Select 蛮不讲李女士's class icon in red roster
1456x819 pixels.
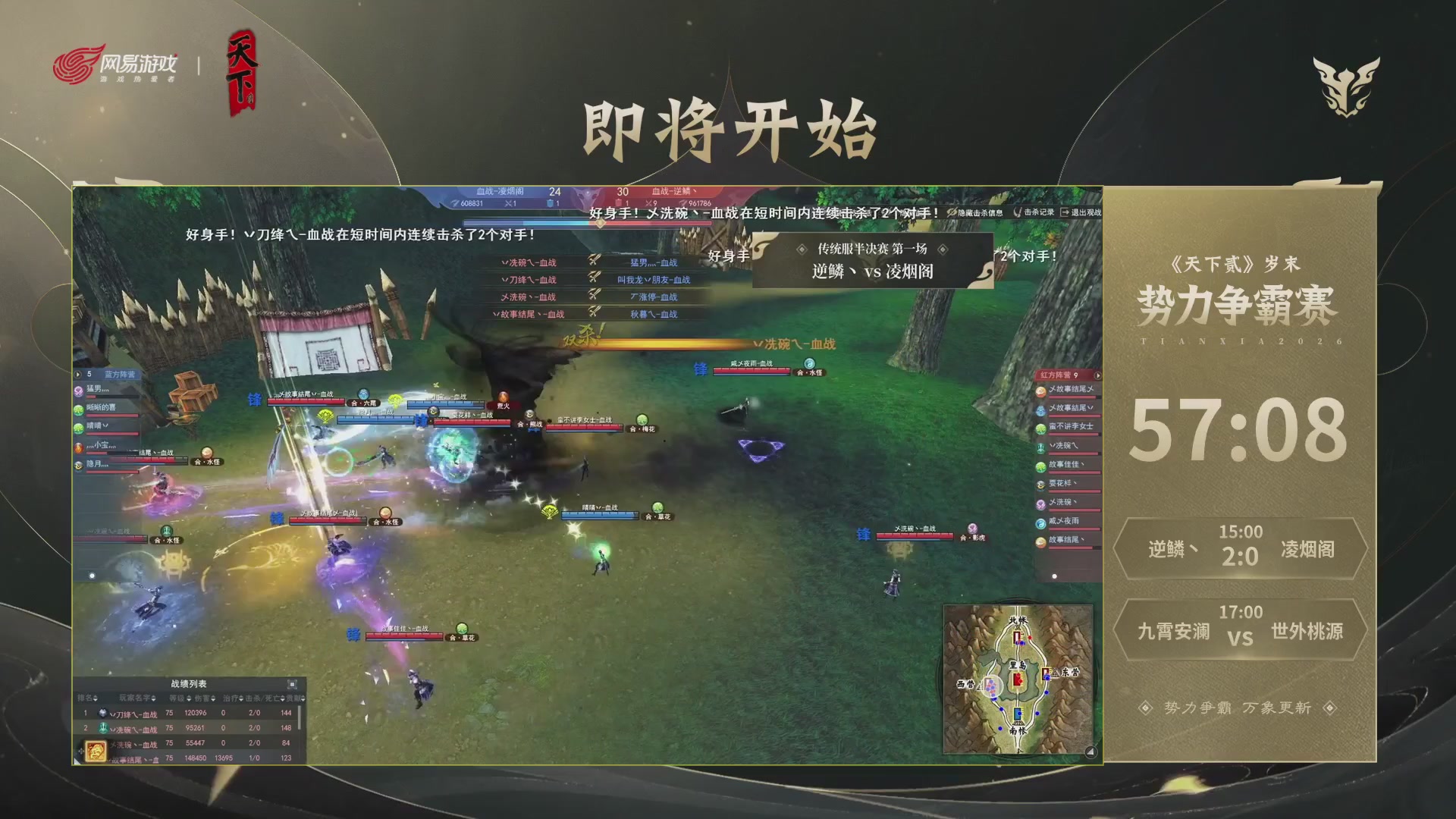click(x=1040, y=428)
